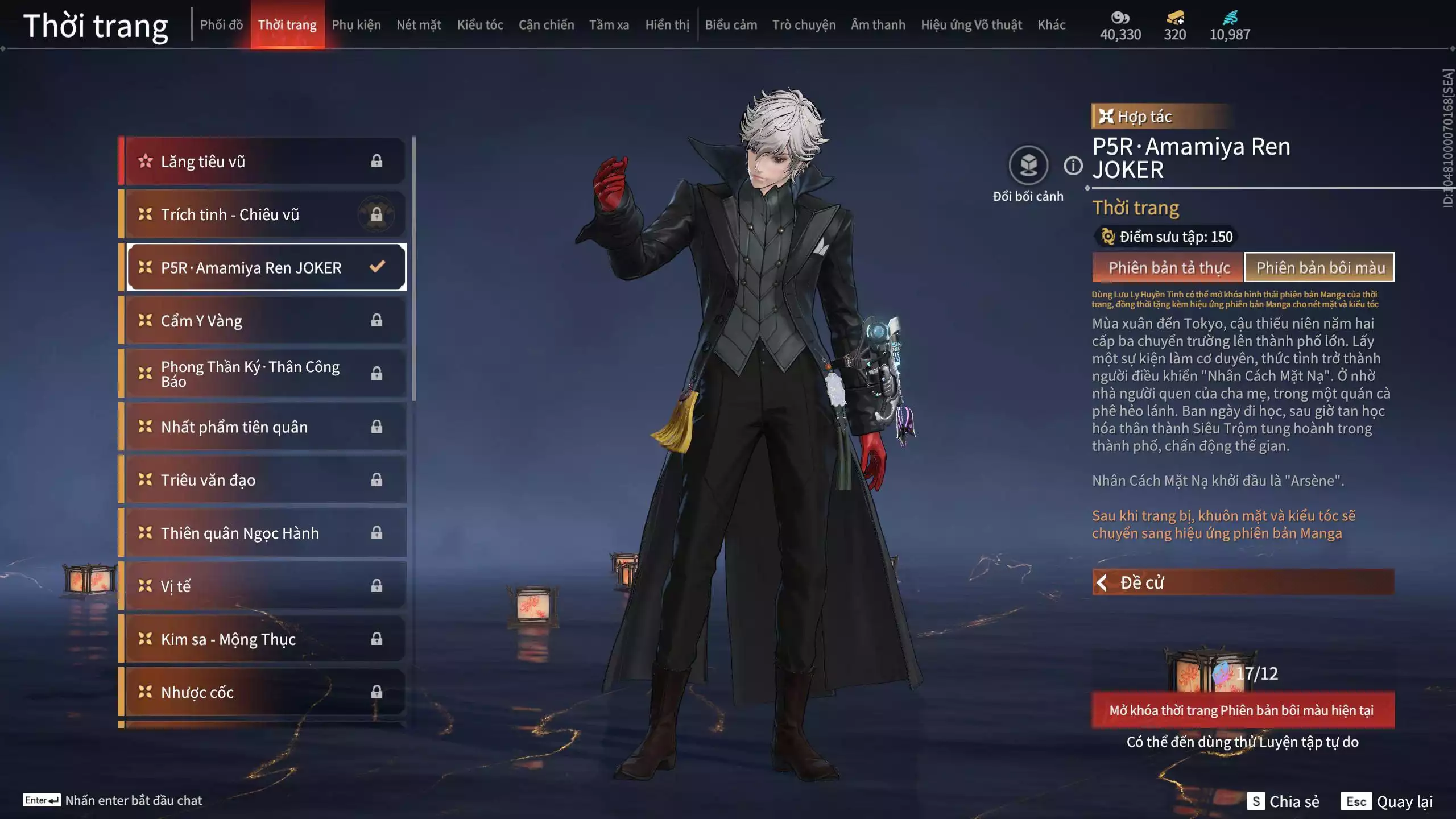Show the Khác category
This screenshot has width=1456, height=819.
pos(1051,25)
